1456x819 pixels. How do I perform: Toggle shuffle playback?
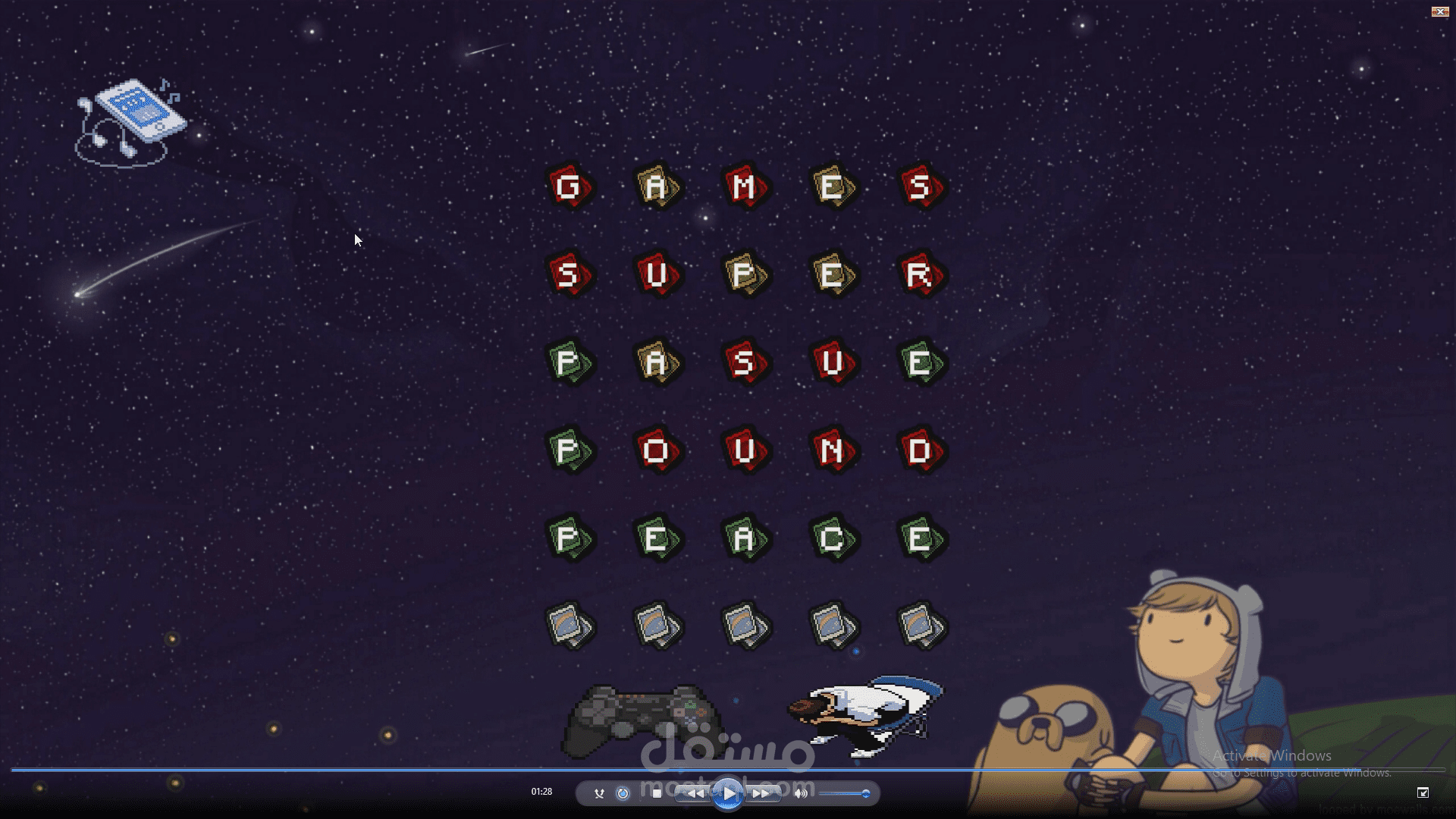pos(599,793)
